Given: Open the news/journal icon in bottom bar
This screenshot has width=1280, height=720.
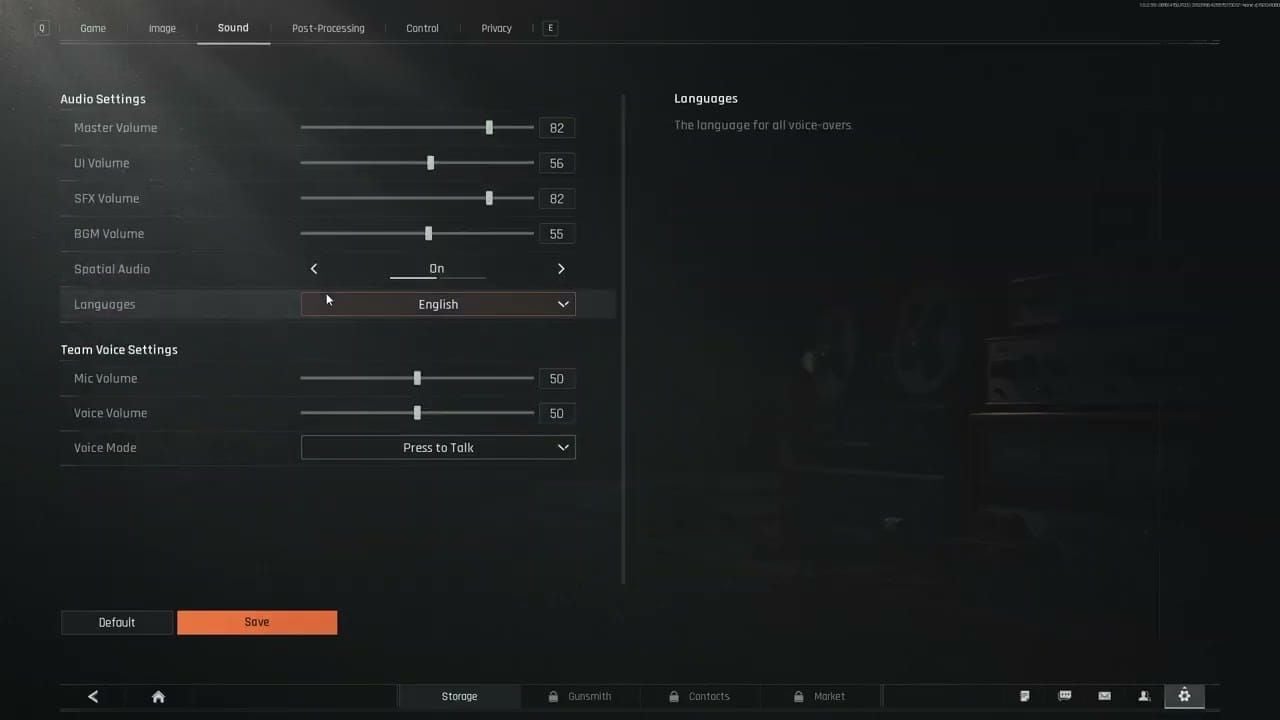Looking at the screenshot, I should (1024, 695).
